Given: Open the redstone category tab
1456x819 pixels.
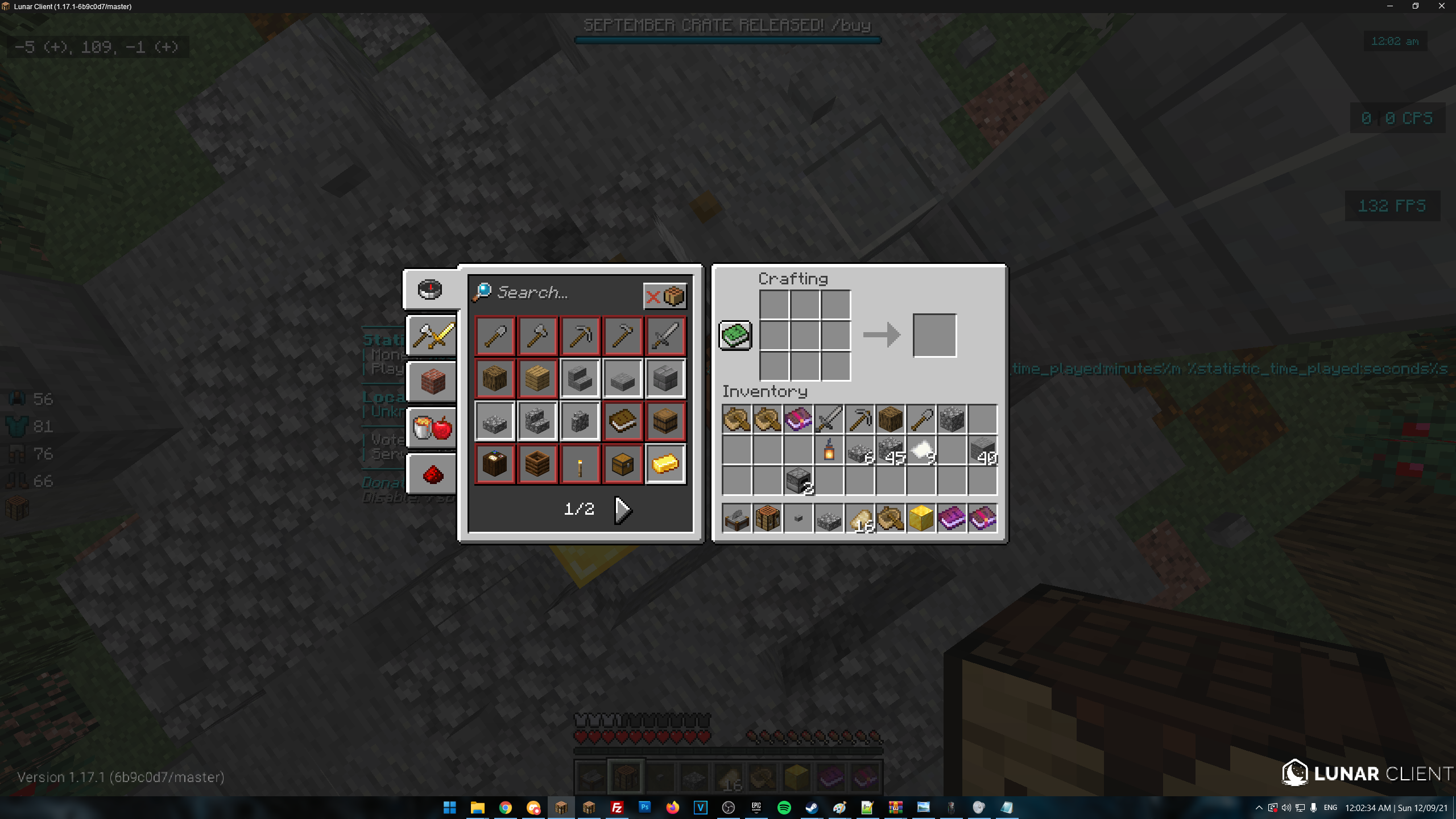Looking at the screenshot, I should point(431,474).
